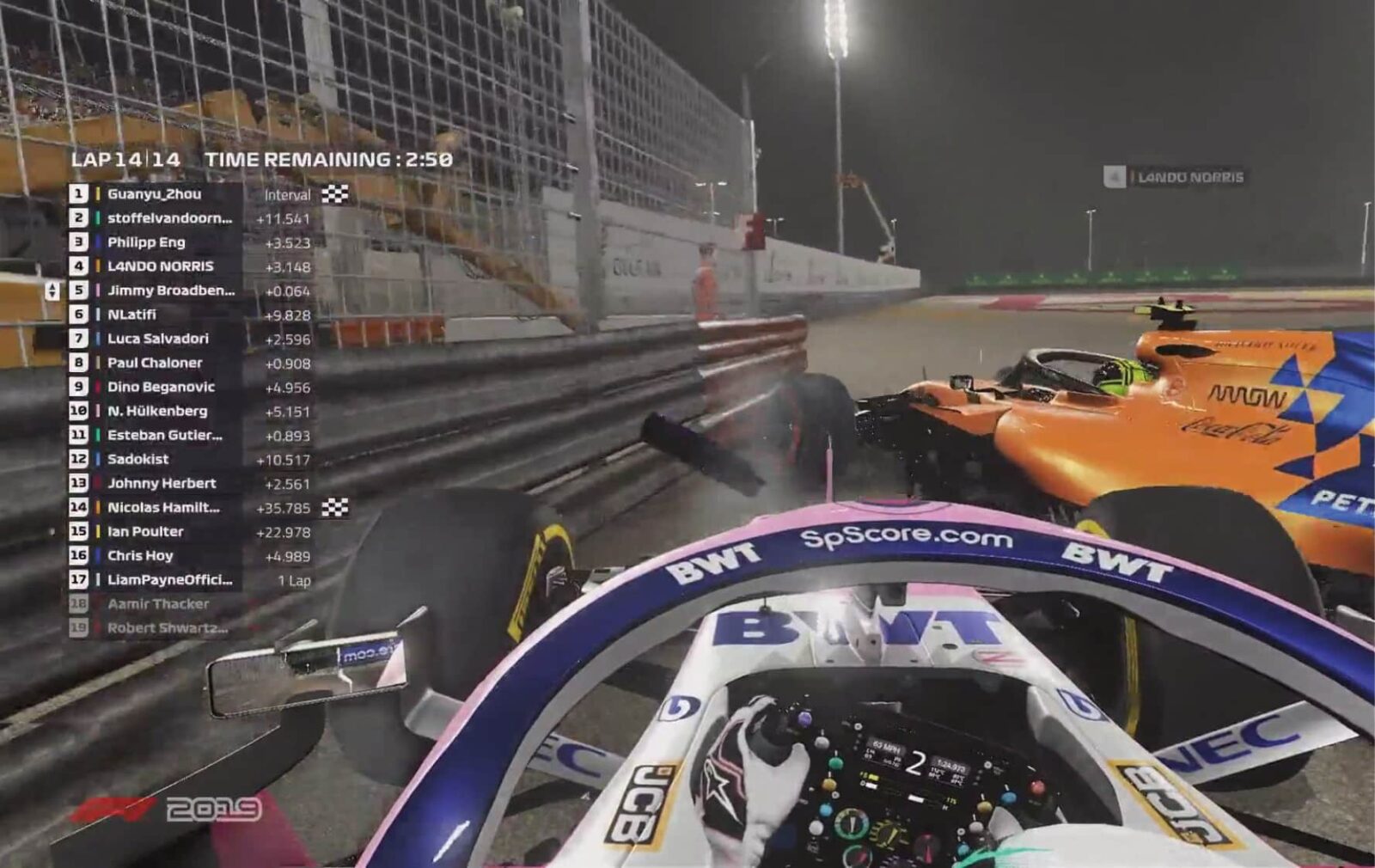The height and width of the screenshot is (868, 1375).
Task: Pick Jimmy Broadbent's row in the standings
Action: pyautogui.click(x=170, y=290)
